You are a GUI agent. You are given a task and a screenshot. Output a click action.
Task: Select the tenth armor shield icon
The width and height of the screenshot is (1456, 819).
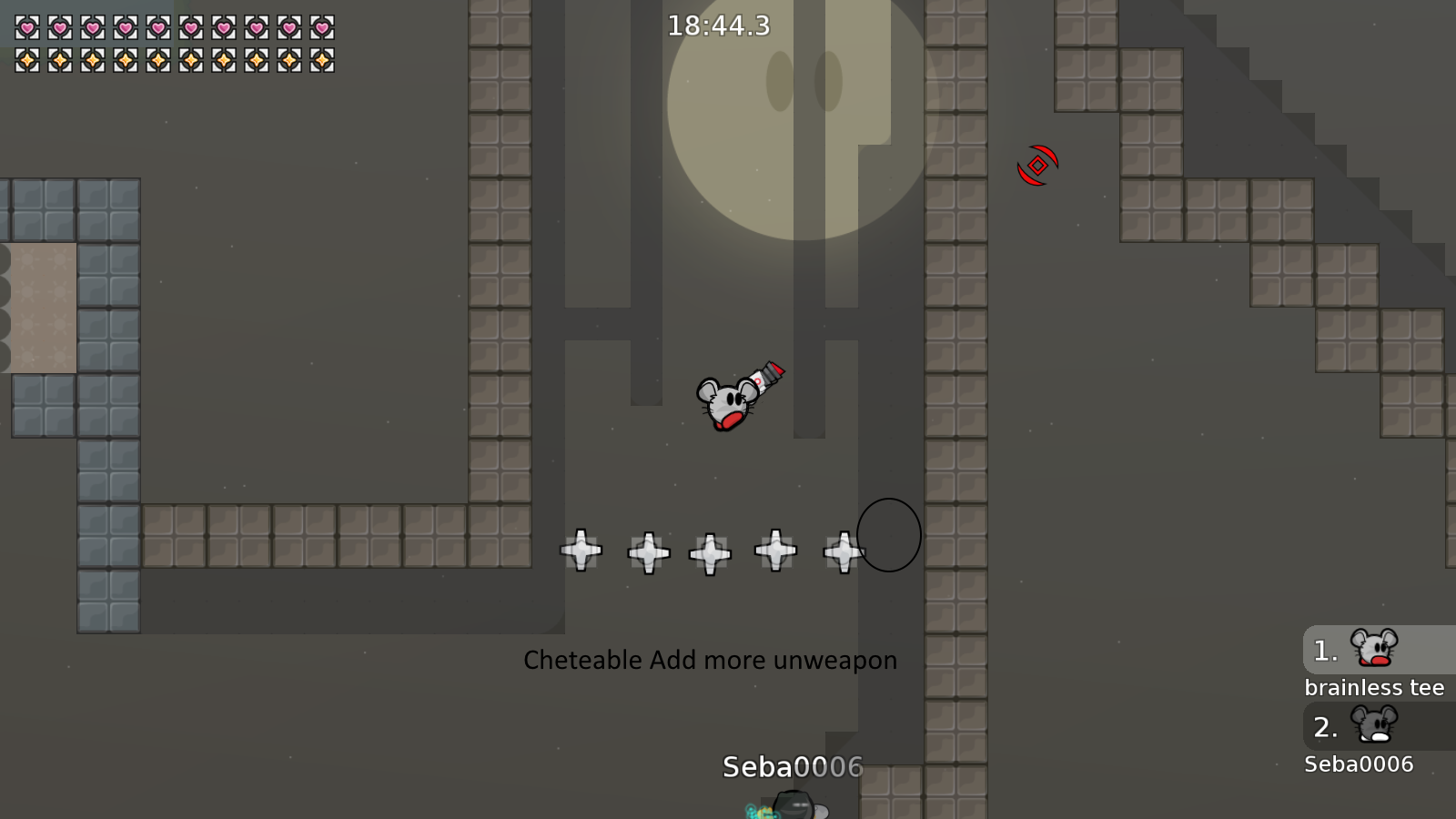323,61
